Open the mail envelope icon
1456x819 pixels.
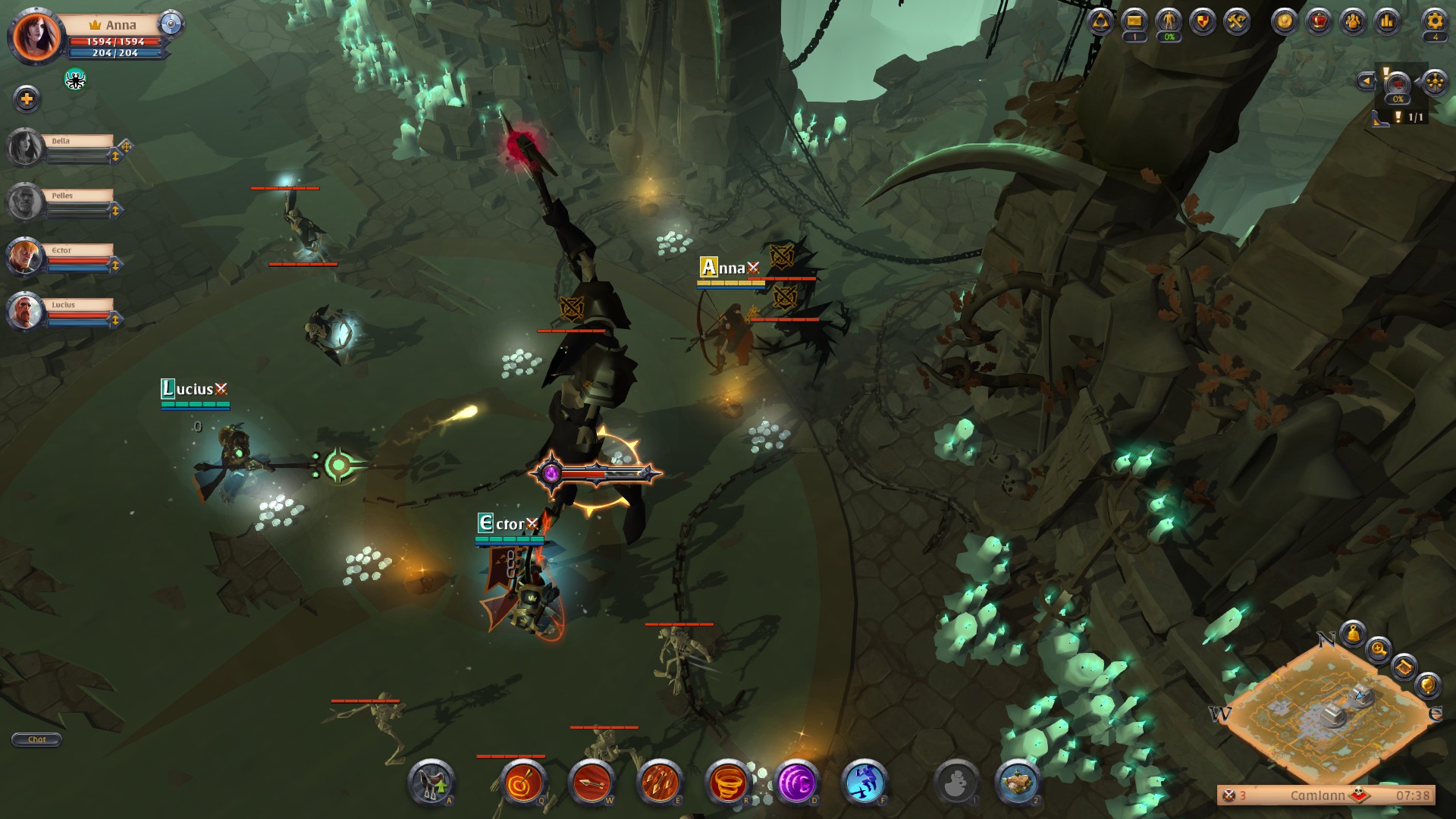click(x=1134, y=21)
